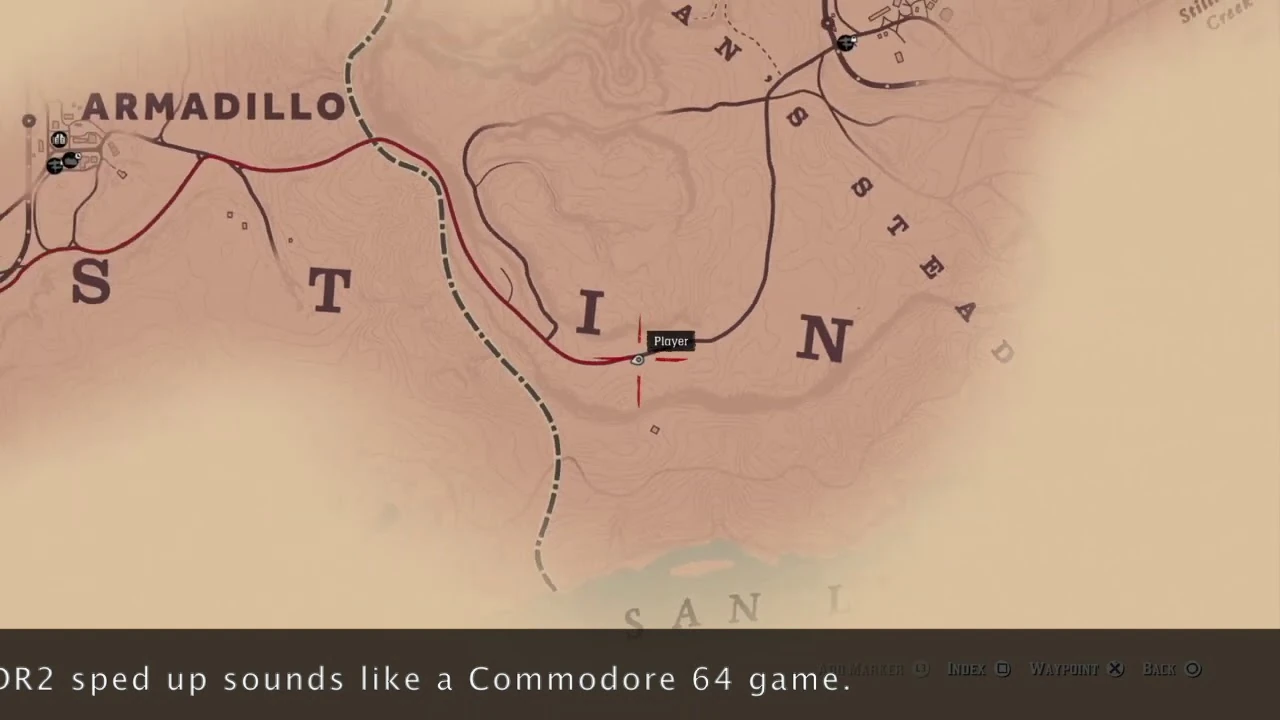
Task: Click the PlayStation square icon beside Index
Action: (x=1003, y=669)
